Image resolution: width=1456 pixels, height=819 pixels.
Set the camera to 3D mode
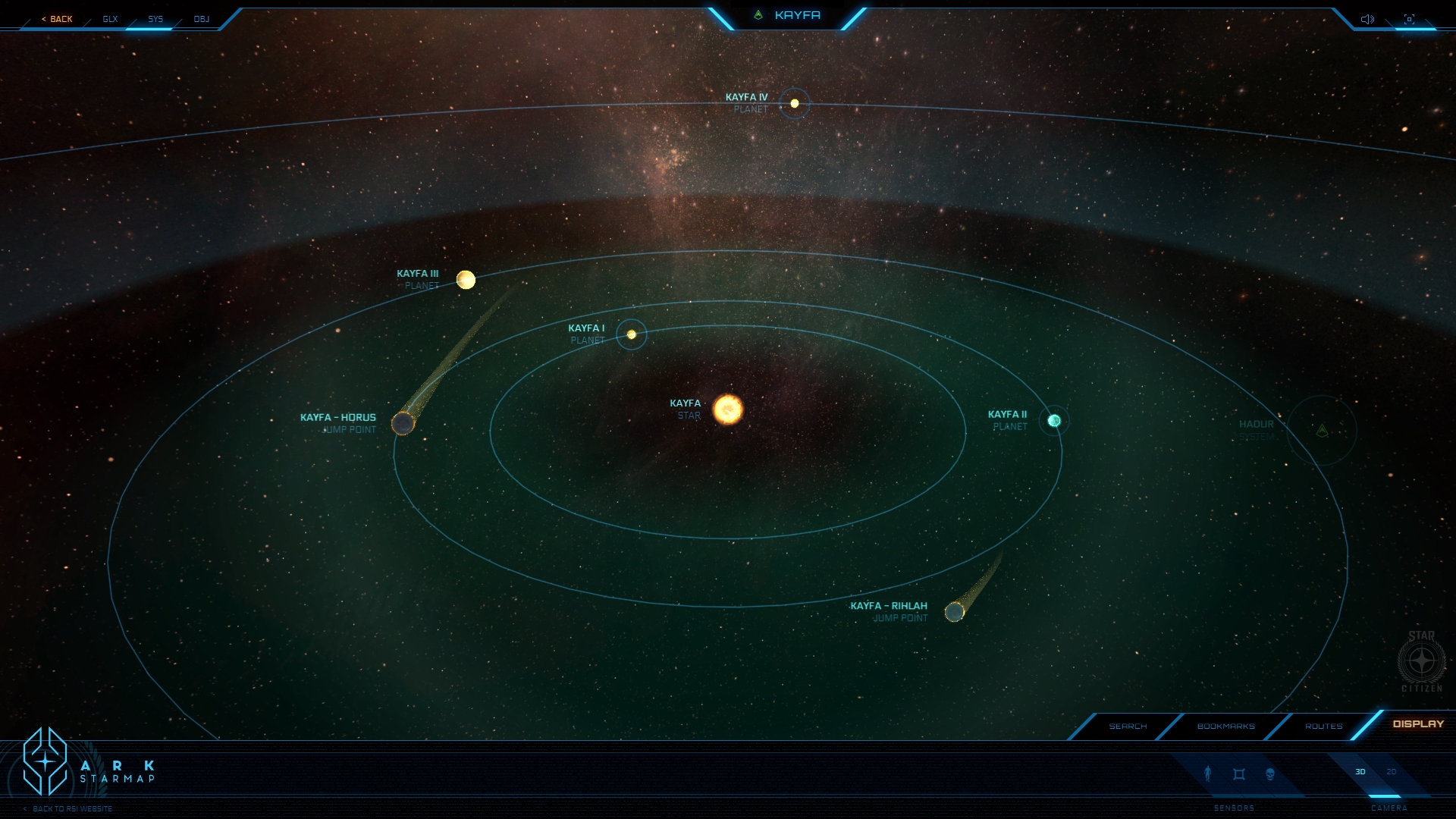click(x=1360, y=772)
